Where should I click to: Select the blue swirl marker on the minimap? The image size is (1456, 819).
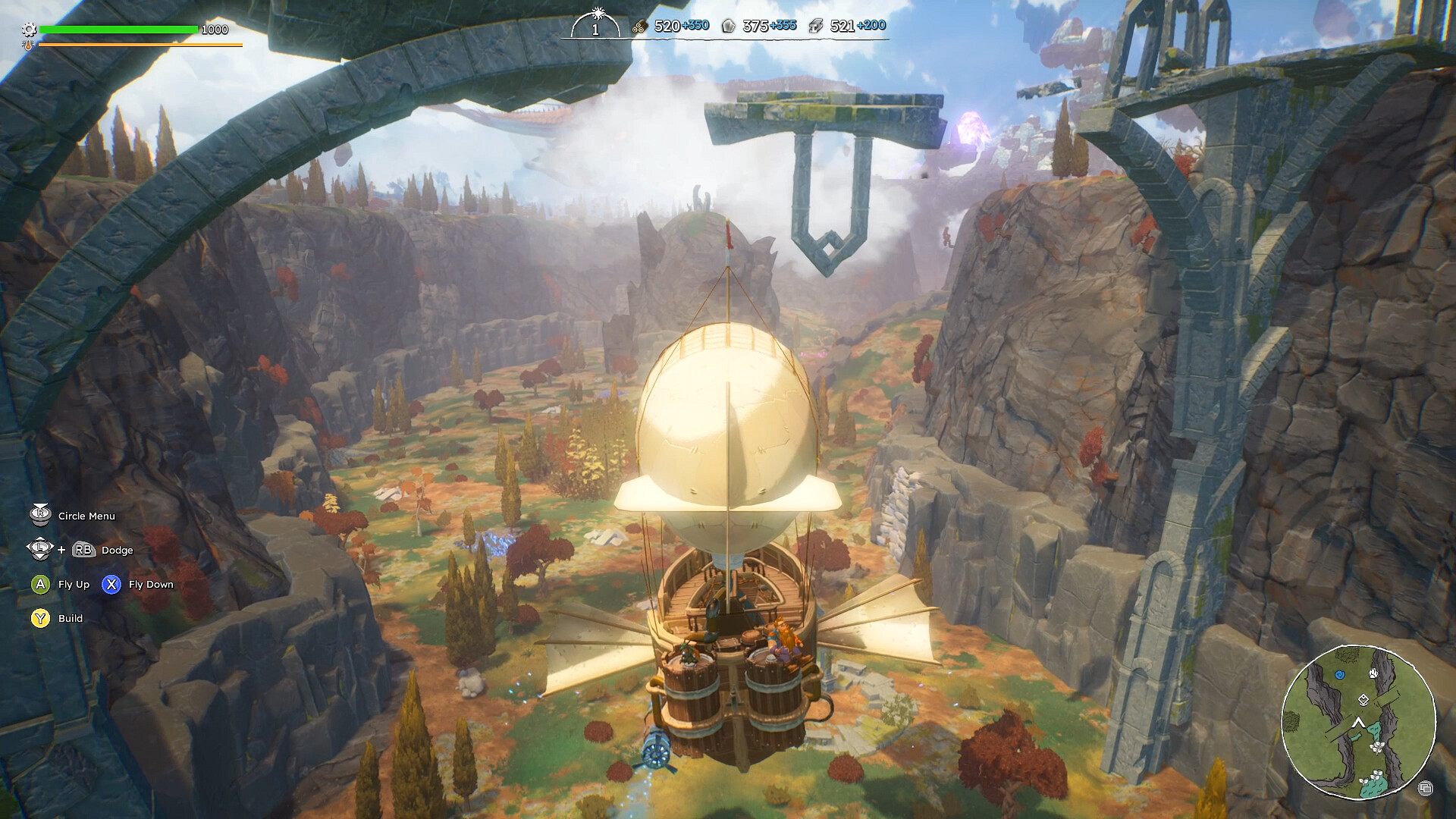pos(1339,674)
